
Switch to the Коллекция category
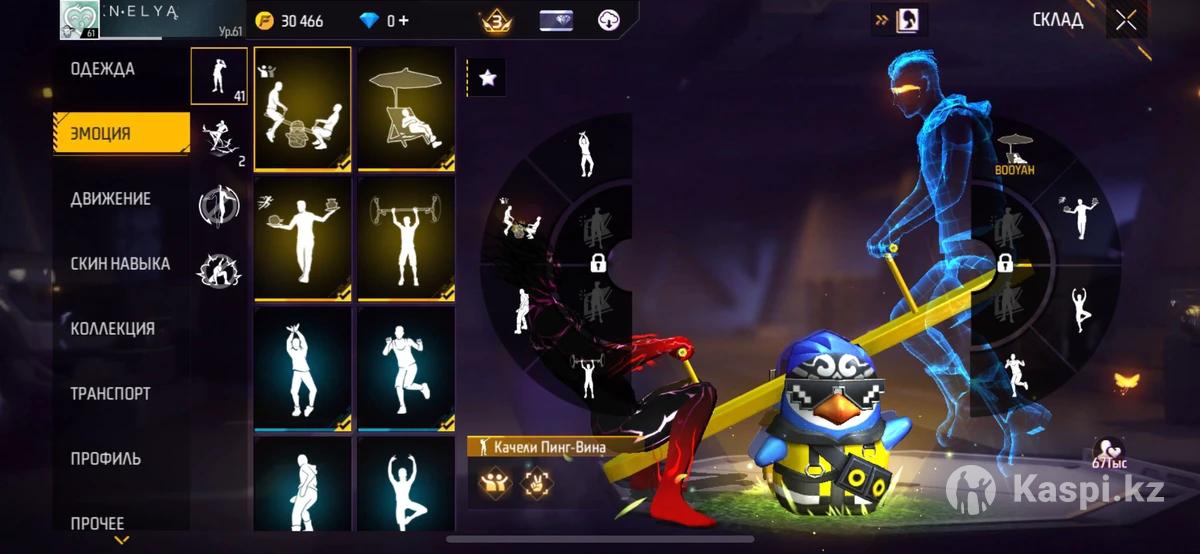tap(112, 329)
